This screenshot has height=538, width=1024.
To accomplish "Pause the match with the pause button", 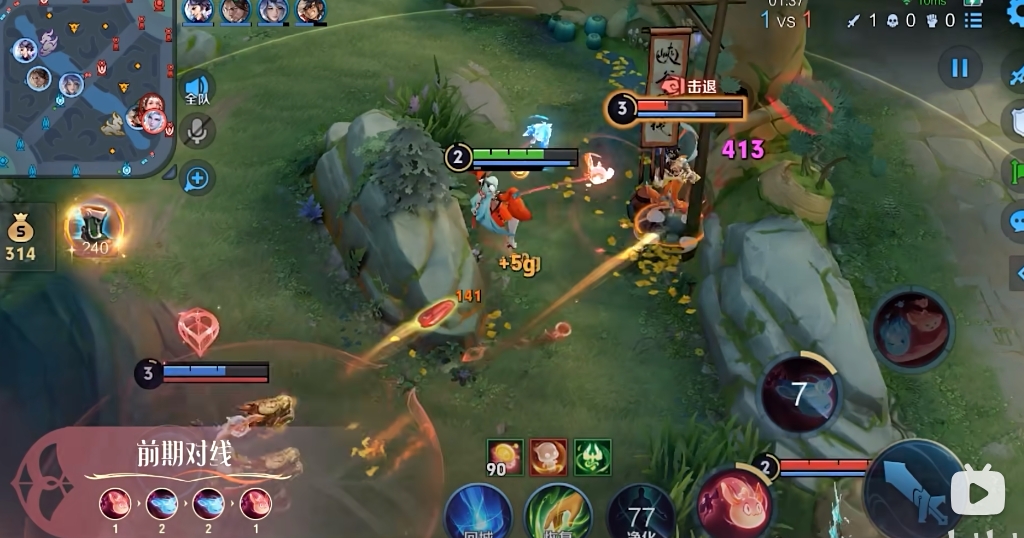I will click(959, 68).
